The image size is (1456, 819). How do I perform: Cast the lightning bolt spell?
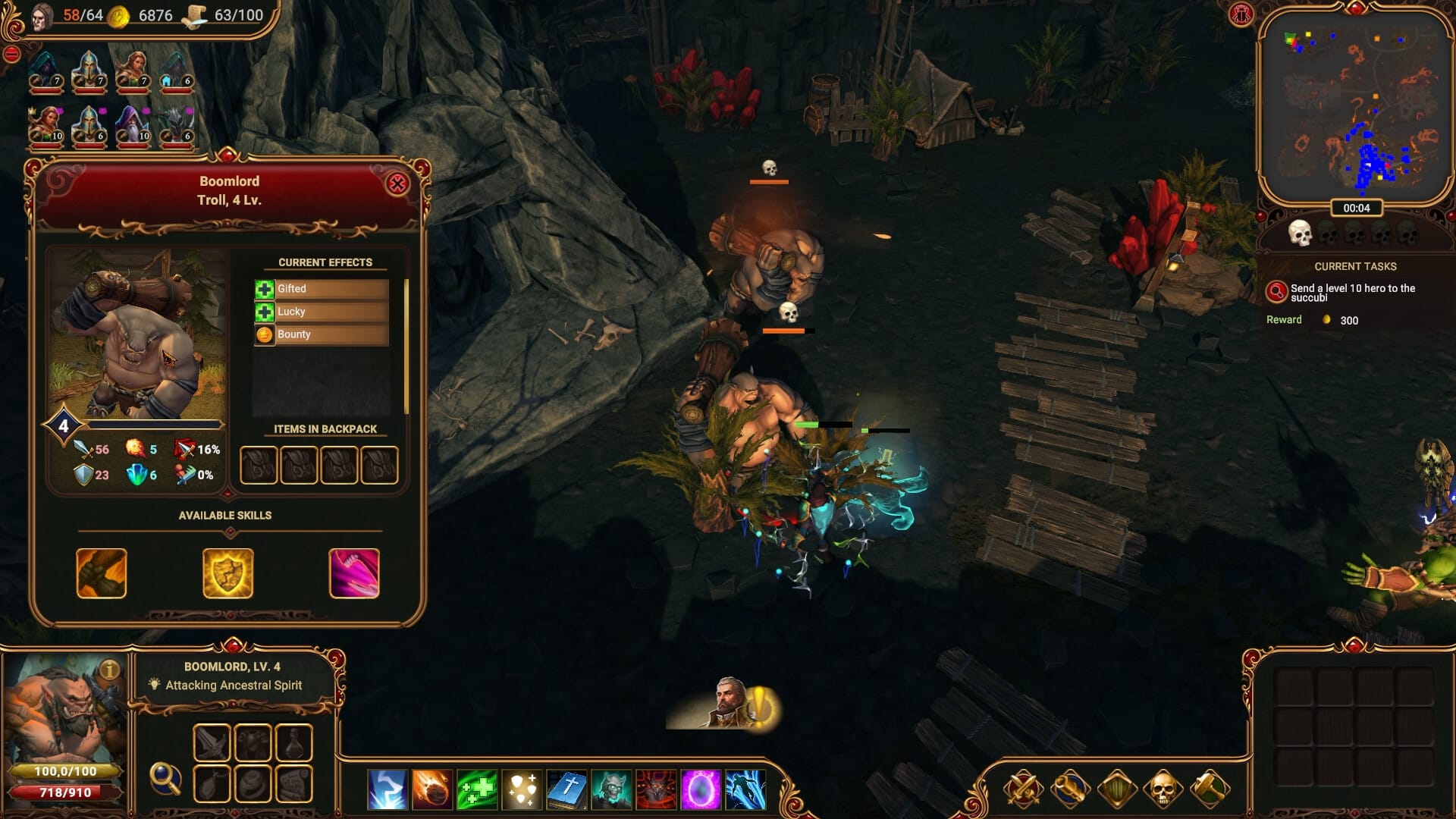pyautogui.click(x=388, y=789)
